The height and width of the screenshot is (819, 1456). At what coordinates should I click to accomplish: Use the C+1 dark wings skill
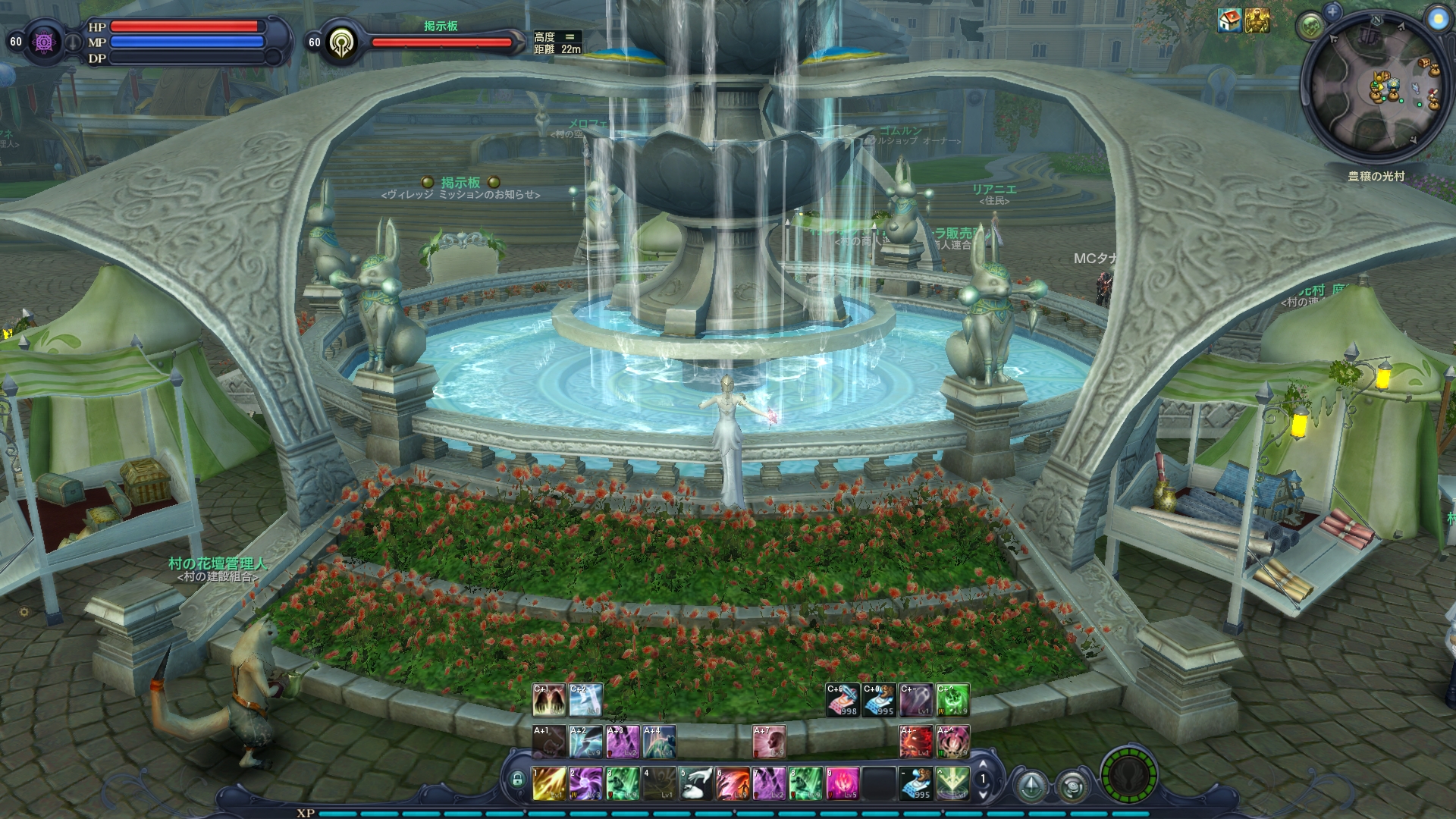[x=549, y=700]
